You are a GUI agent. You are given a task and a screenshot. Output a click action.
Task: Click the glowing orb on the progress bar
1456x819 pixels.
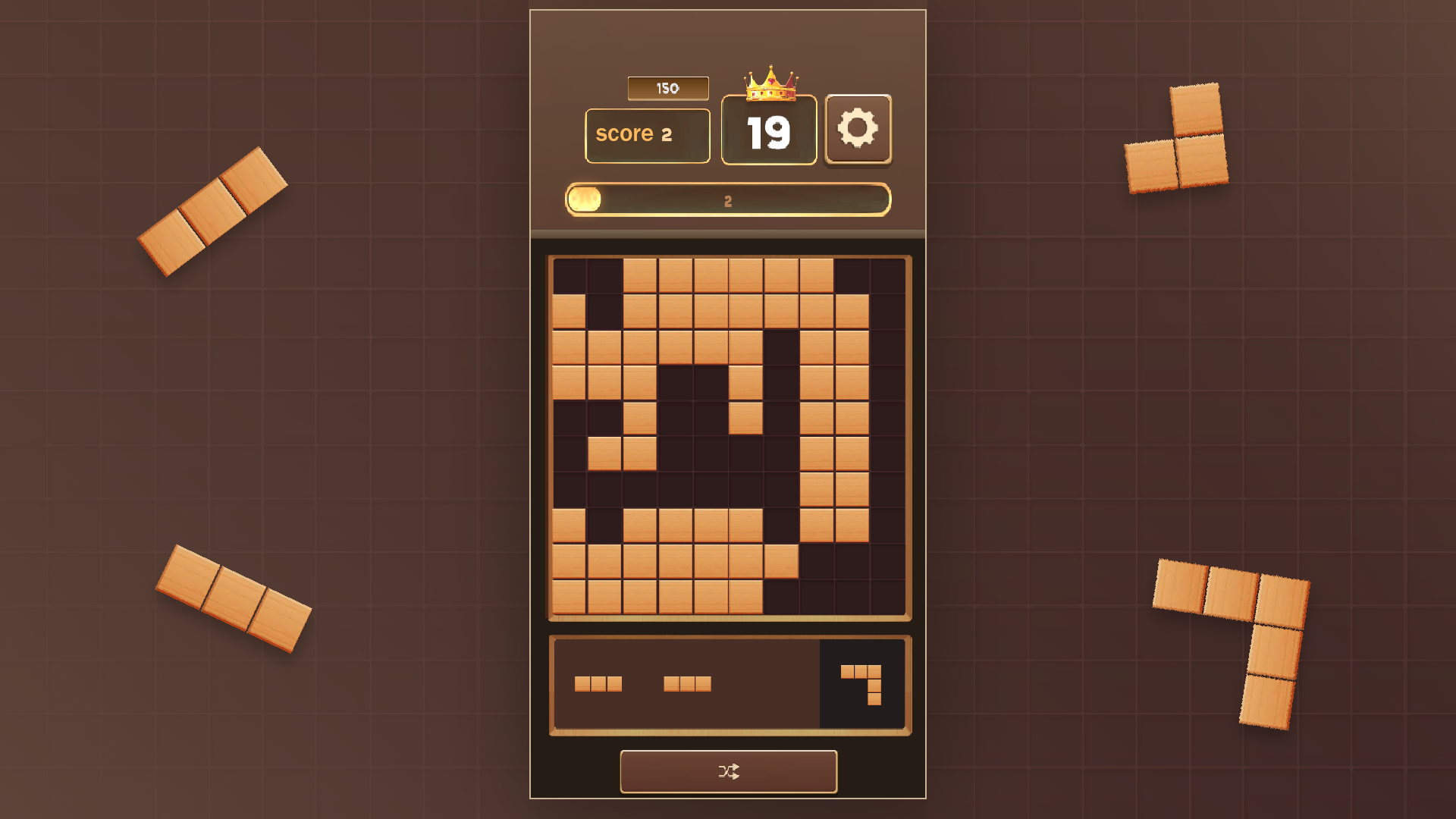(x=585, y=199)
